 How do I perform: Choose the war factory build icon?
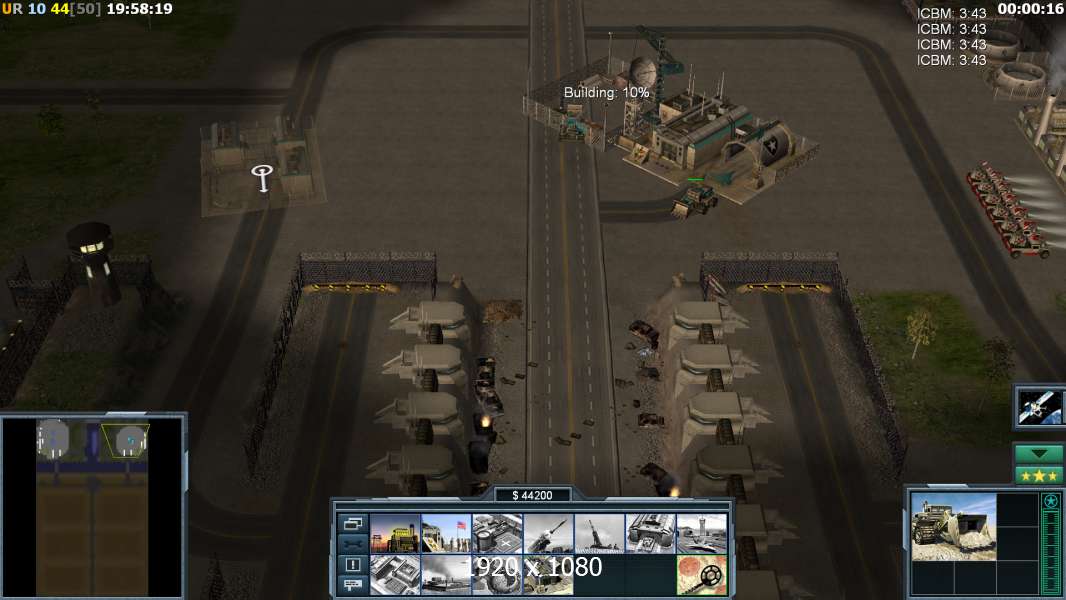(650, 533)
